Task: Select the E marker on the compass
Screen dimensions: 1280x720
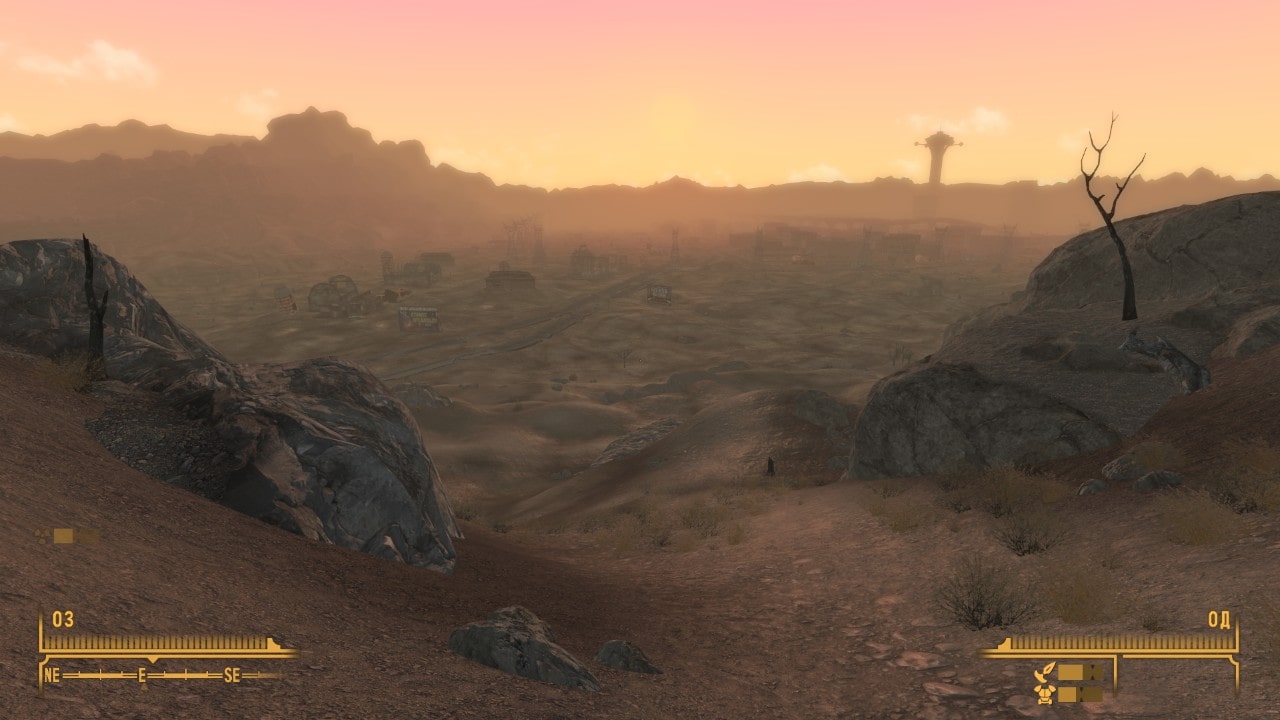Action: (x=141, y=675)
